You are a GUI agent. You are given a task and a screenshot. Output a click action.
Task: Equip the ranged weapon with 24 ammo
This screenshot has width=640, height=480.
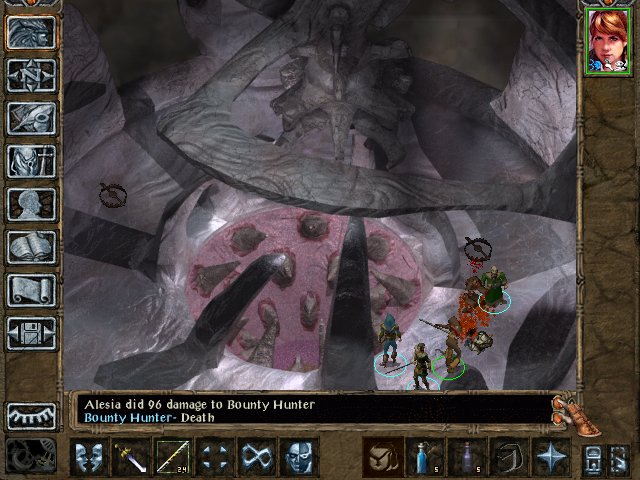pos(174,458)
